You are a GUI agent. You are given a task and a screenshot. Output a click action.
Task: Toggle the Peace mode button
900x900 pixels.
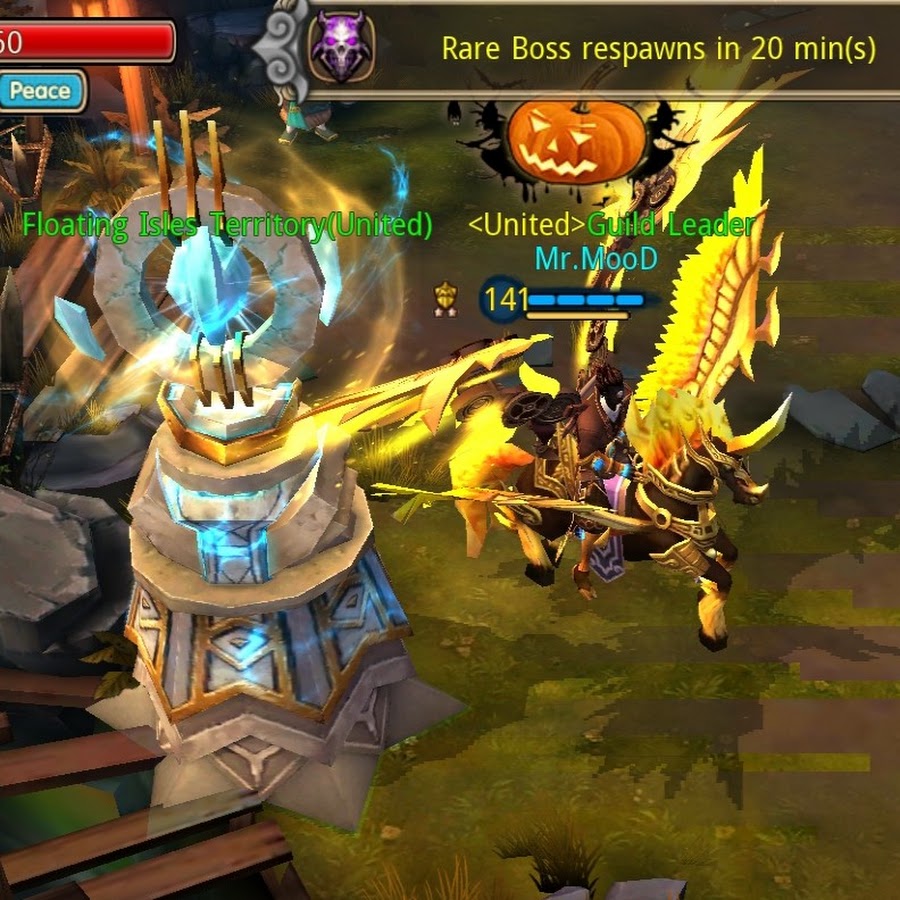41,92
